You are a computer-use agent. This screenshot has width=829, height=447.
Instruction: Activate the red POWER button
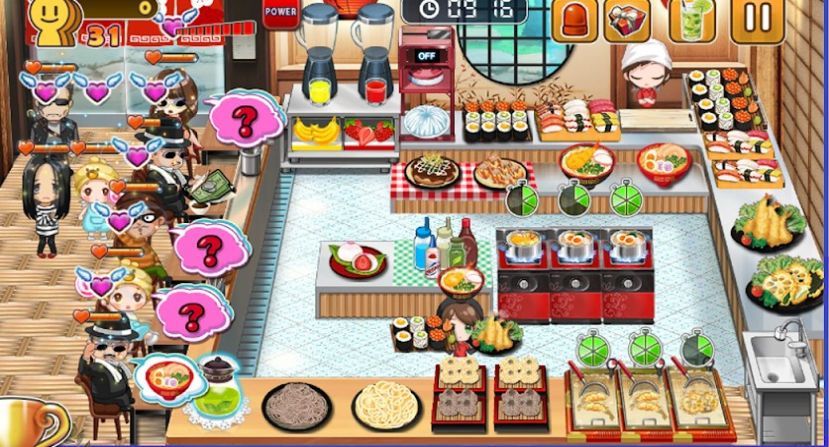coord(279,13)
